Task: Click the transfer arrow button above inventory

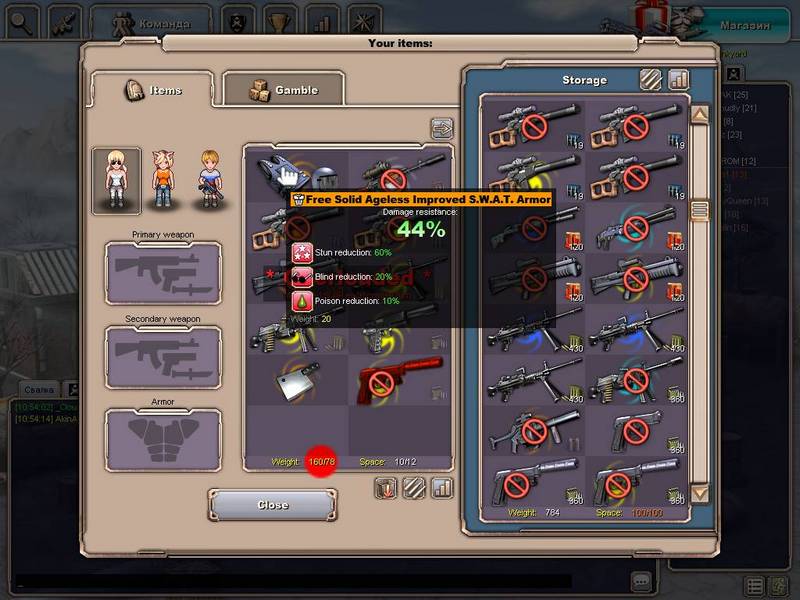Action: coord(442,129)
